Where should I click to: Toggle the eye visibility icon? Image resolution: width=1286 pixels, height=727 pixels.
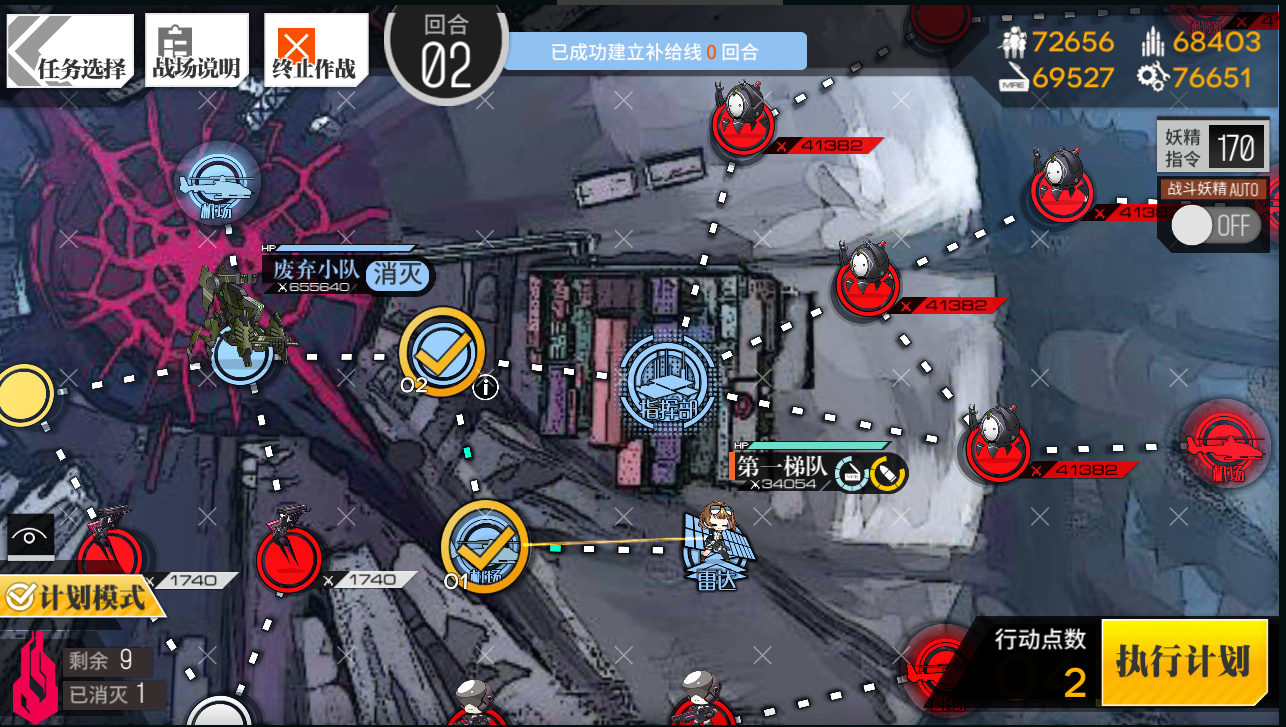pyautogui.click(x=30, y=537)
